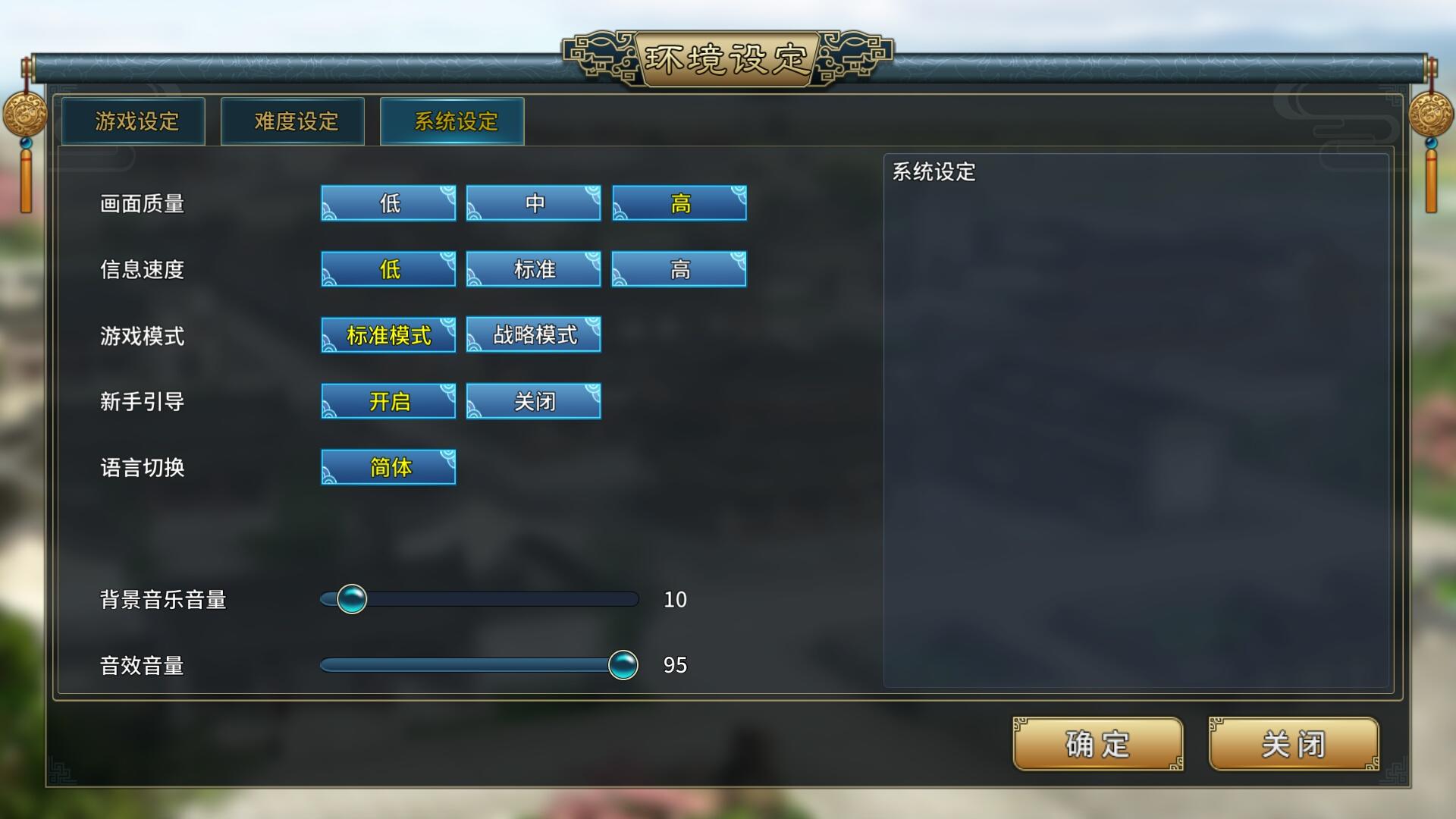Screen dimensions: 1456x819
Task: Disable 新手引导 by selecting 关闭
Action: pos(533,400)
